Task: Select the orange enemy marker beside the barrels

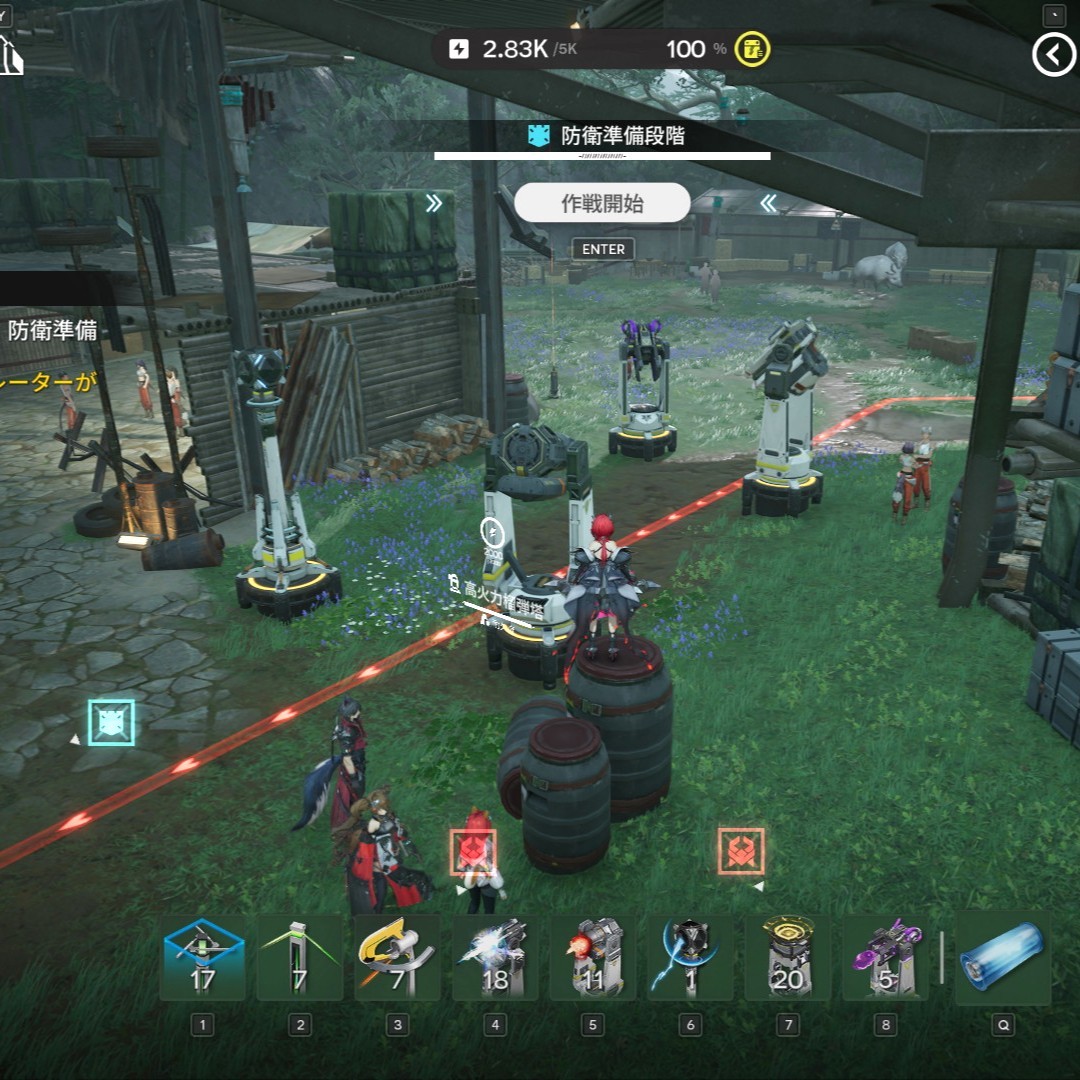Action: (x=473, y=853)
